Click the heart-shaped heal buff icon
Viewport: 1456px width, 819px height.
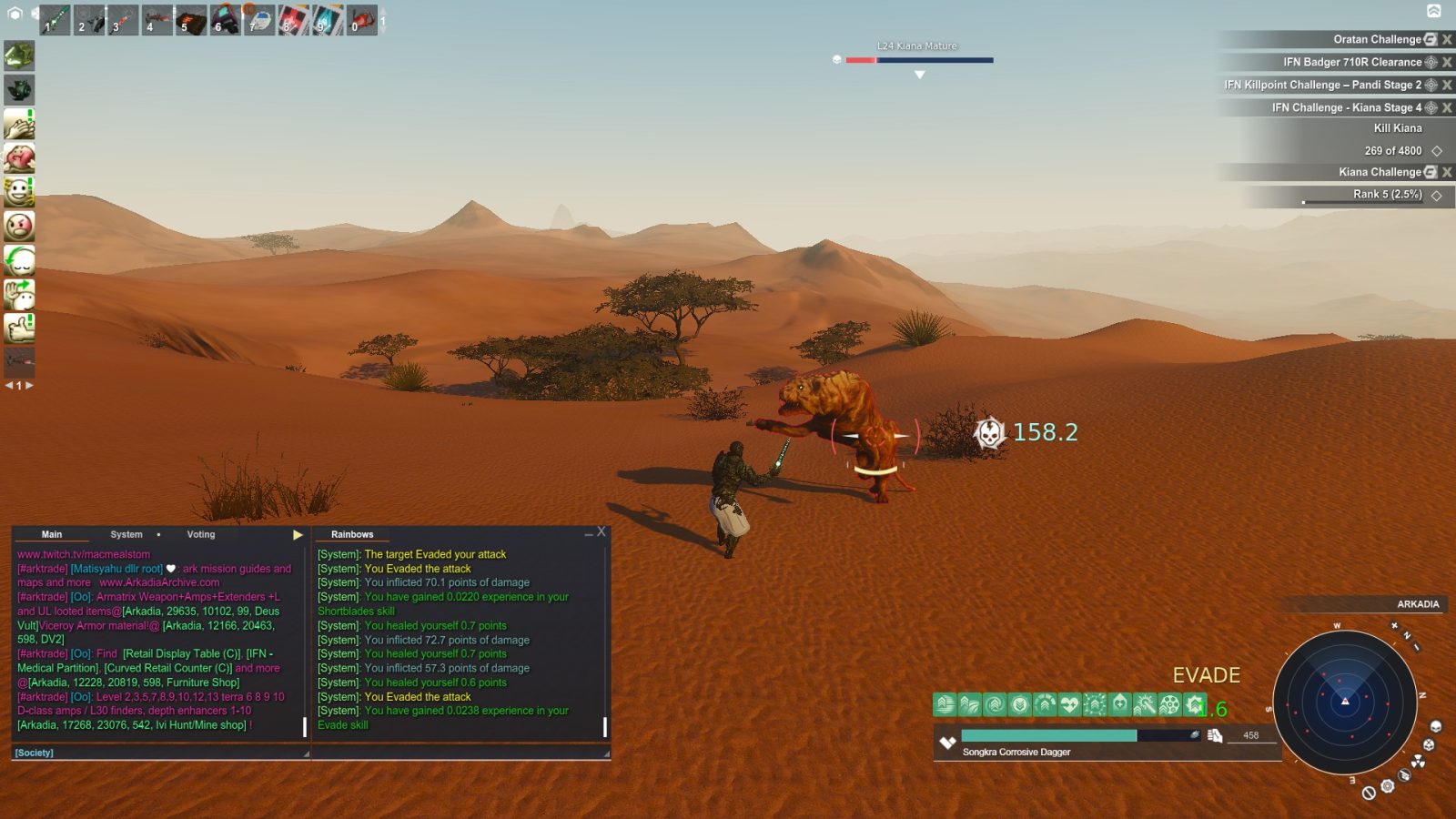click(x=1067, y=704)
